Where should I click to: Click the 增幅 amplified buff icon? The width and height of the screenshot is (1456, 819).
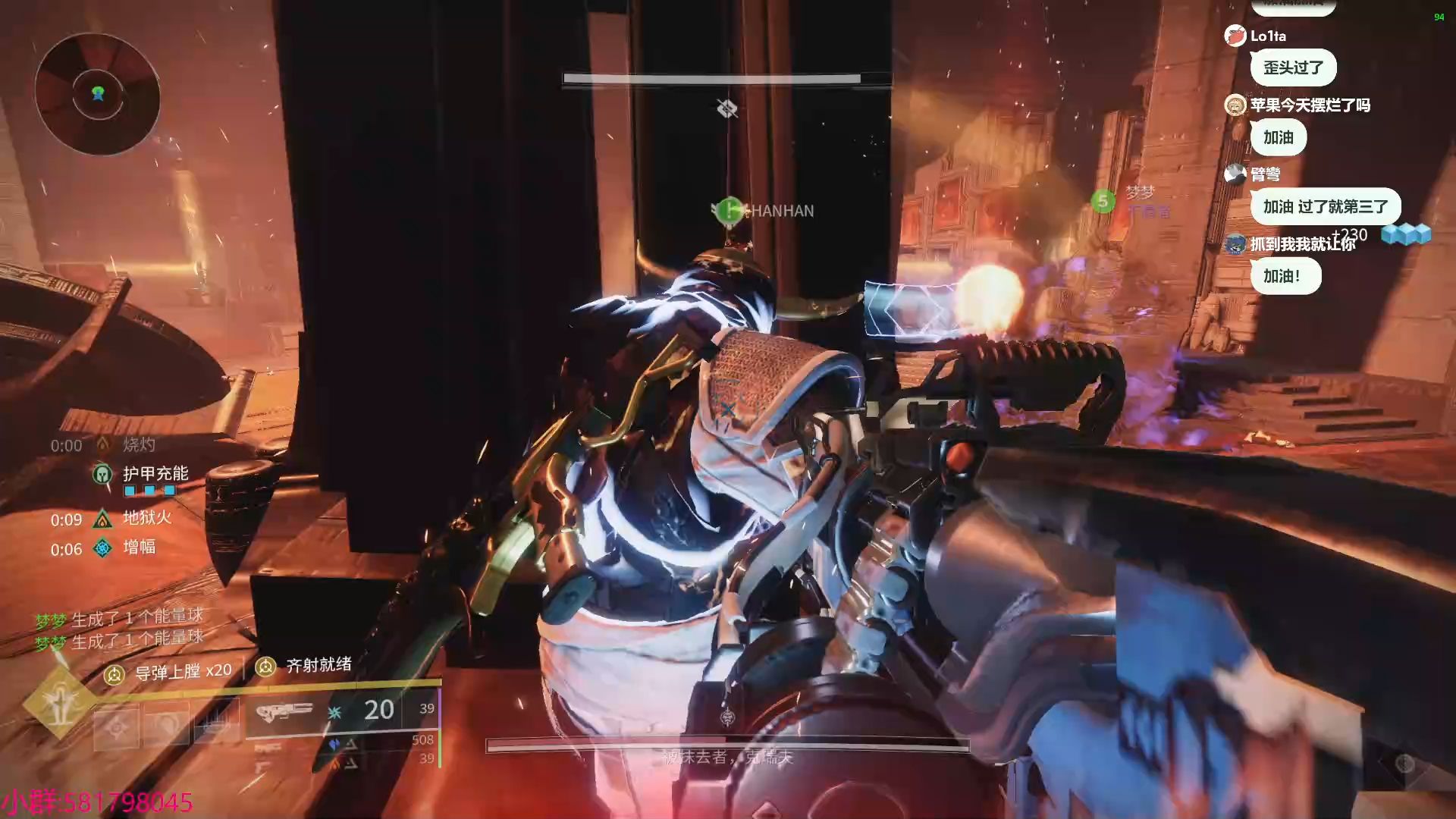point(102,548)
